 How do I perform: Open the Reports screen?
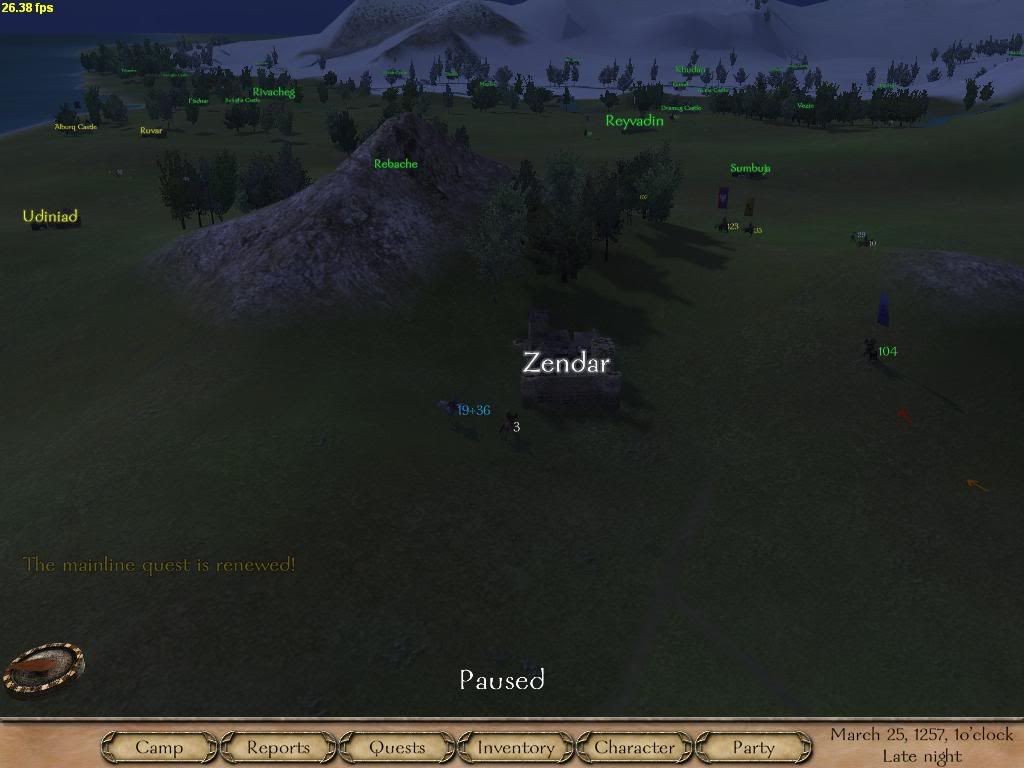(278, 747)
